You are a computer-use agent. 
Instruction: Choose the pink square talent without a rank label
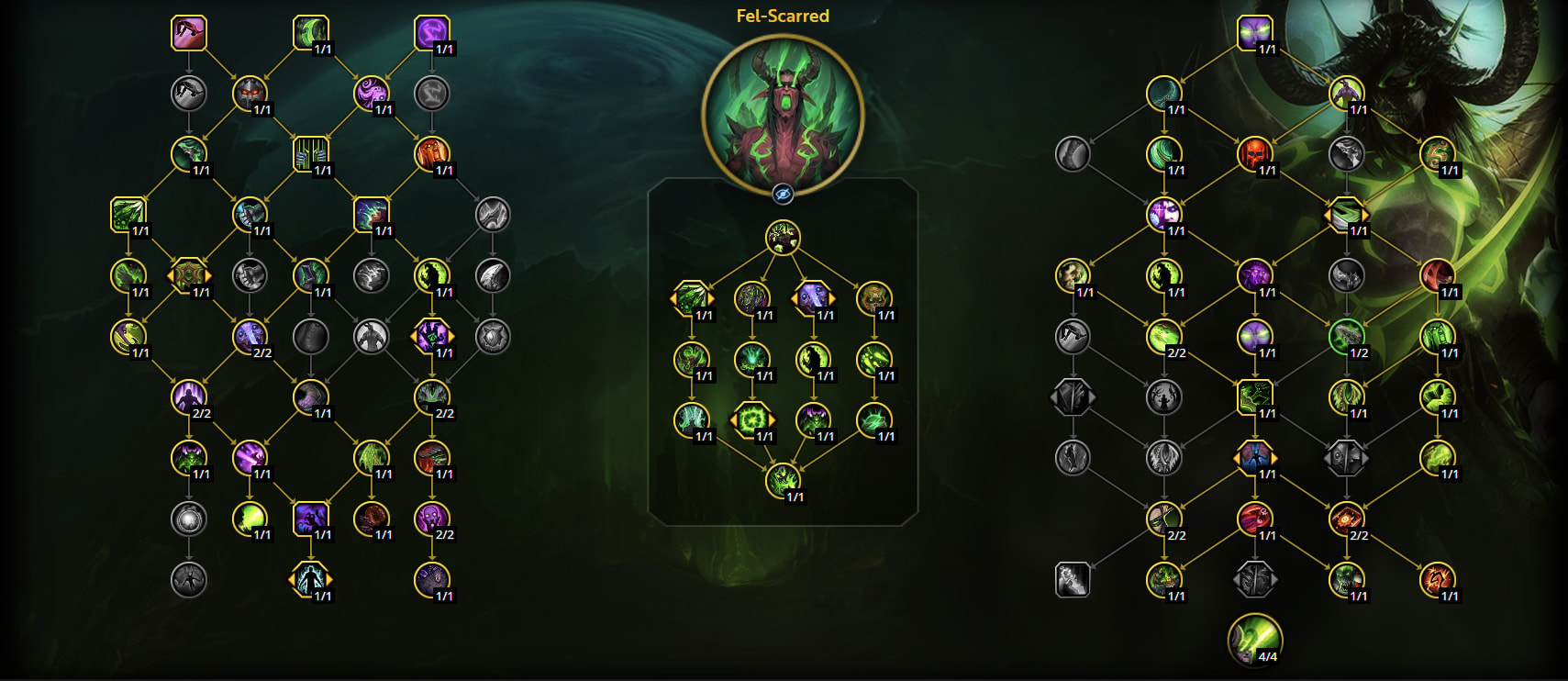tap(189, 33)
